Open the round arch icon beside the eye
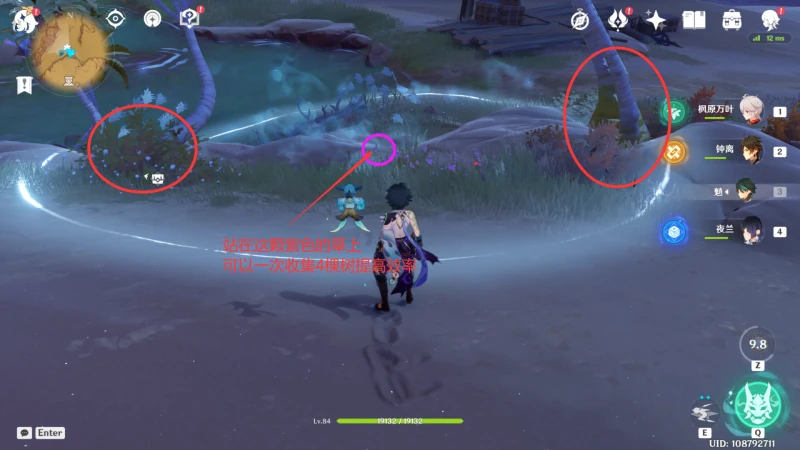 point(153,18)
